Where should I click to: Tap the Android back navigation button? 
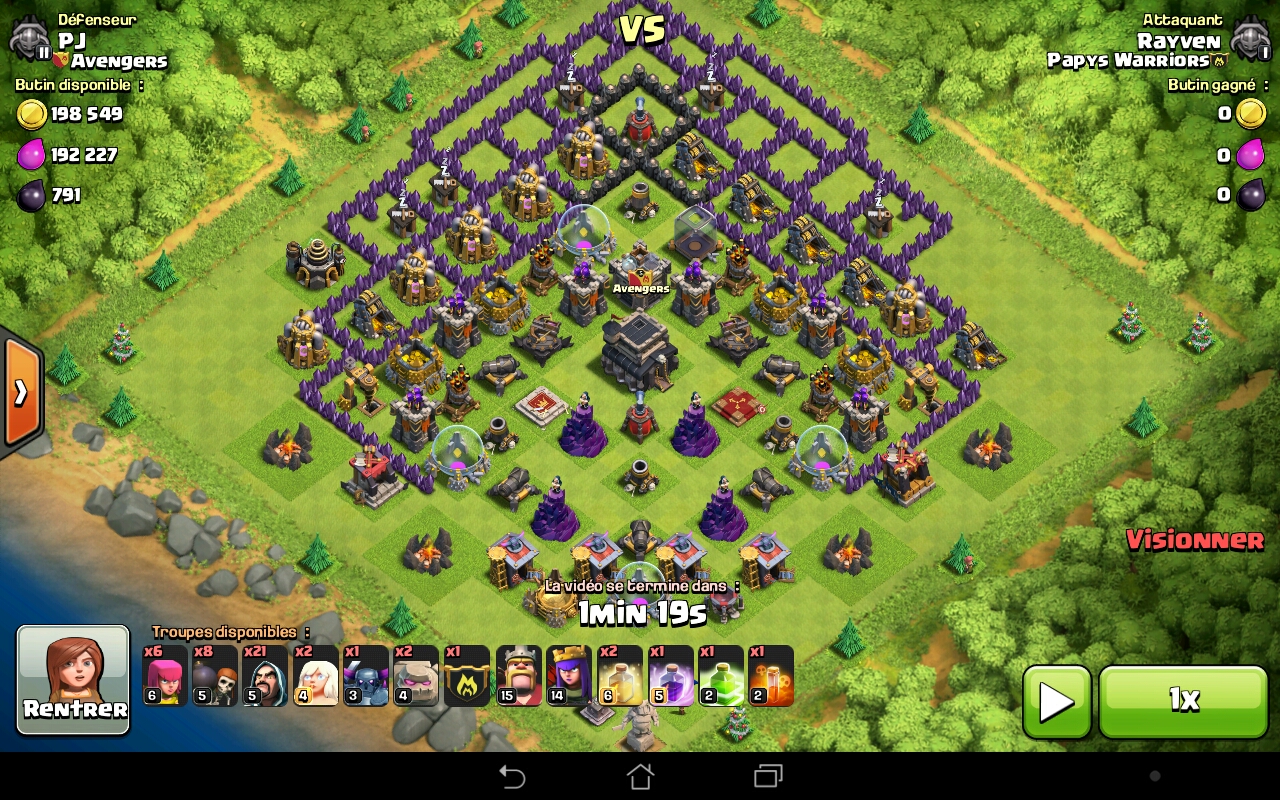tap(512, 776)
